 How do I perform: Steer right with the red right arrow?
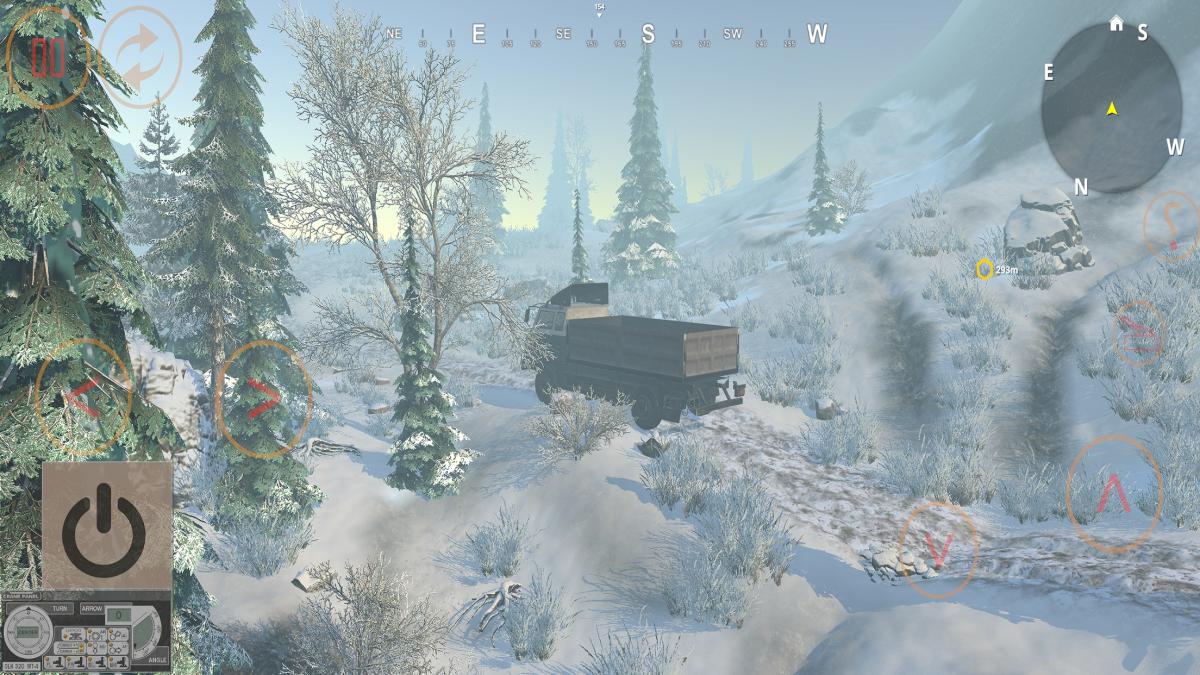(x=263, y=399)
